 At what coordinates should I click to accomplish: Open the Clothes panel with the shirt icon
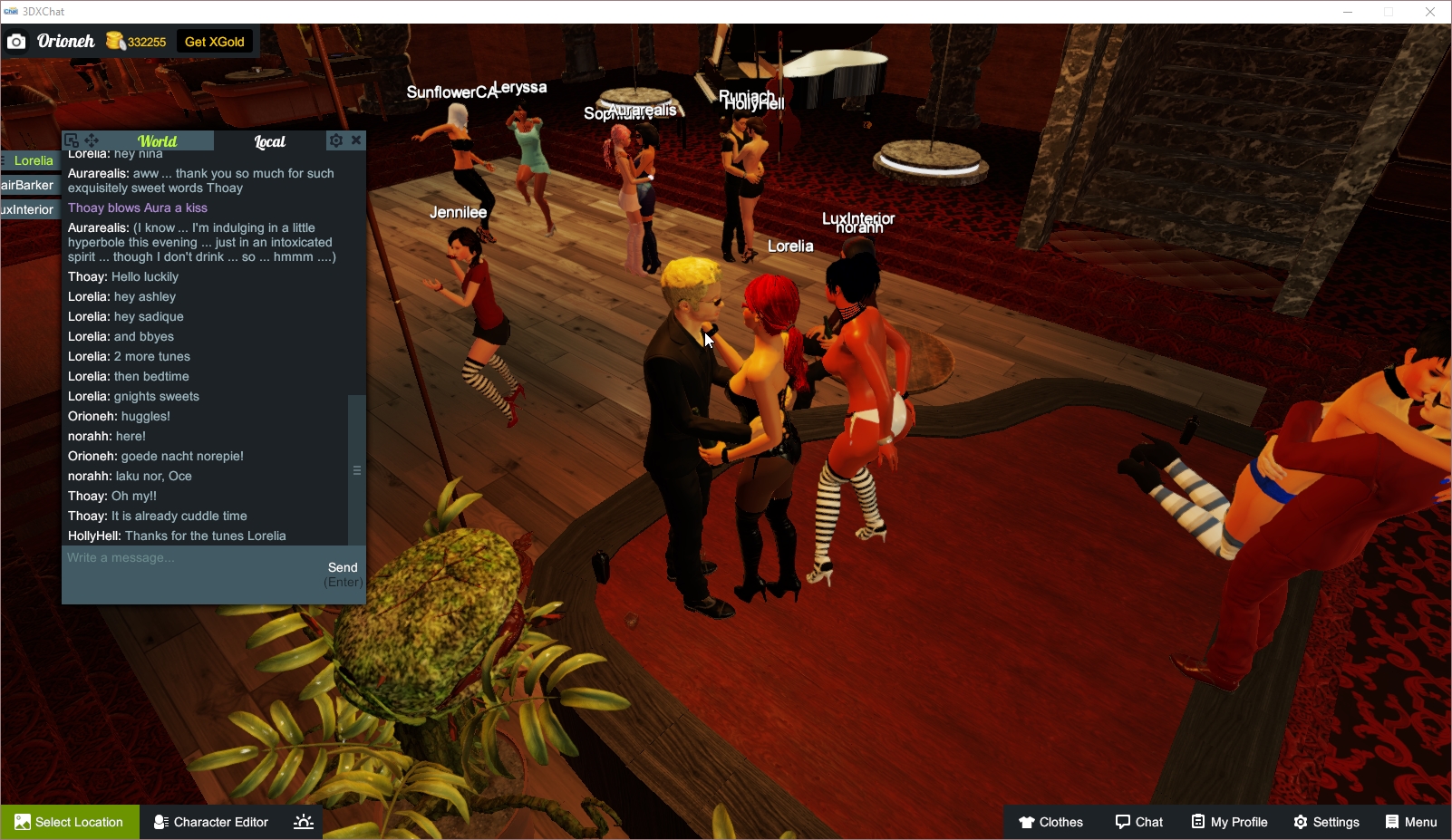[1028, 822]
